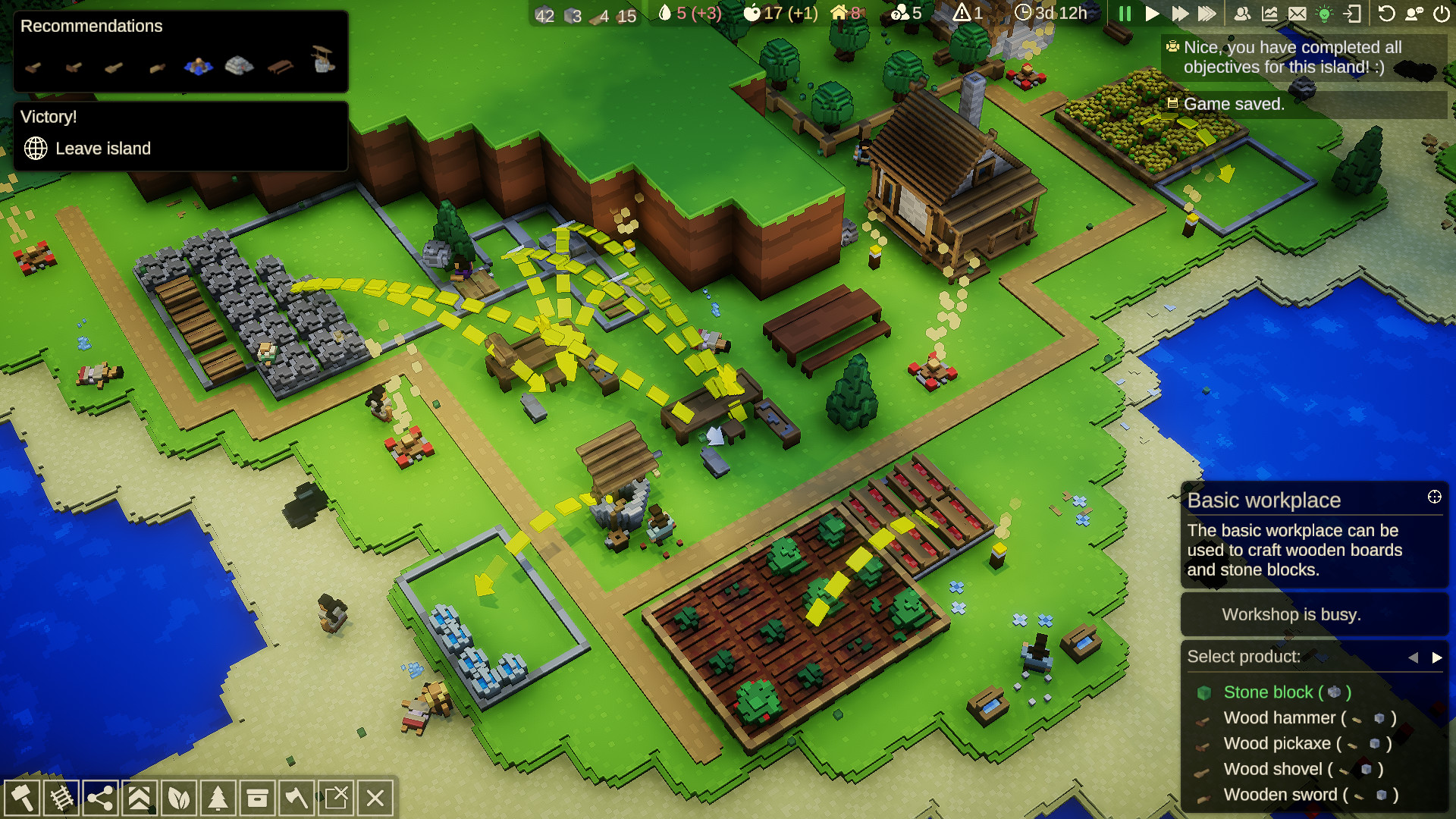This screenshot has height=819, width=1456.
Task: Switch to triple fast-forward speed
Action: click(x=1207, y=14)
